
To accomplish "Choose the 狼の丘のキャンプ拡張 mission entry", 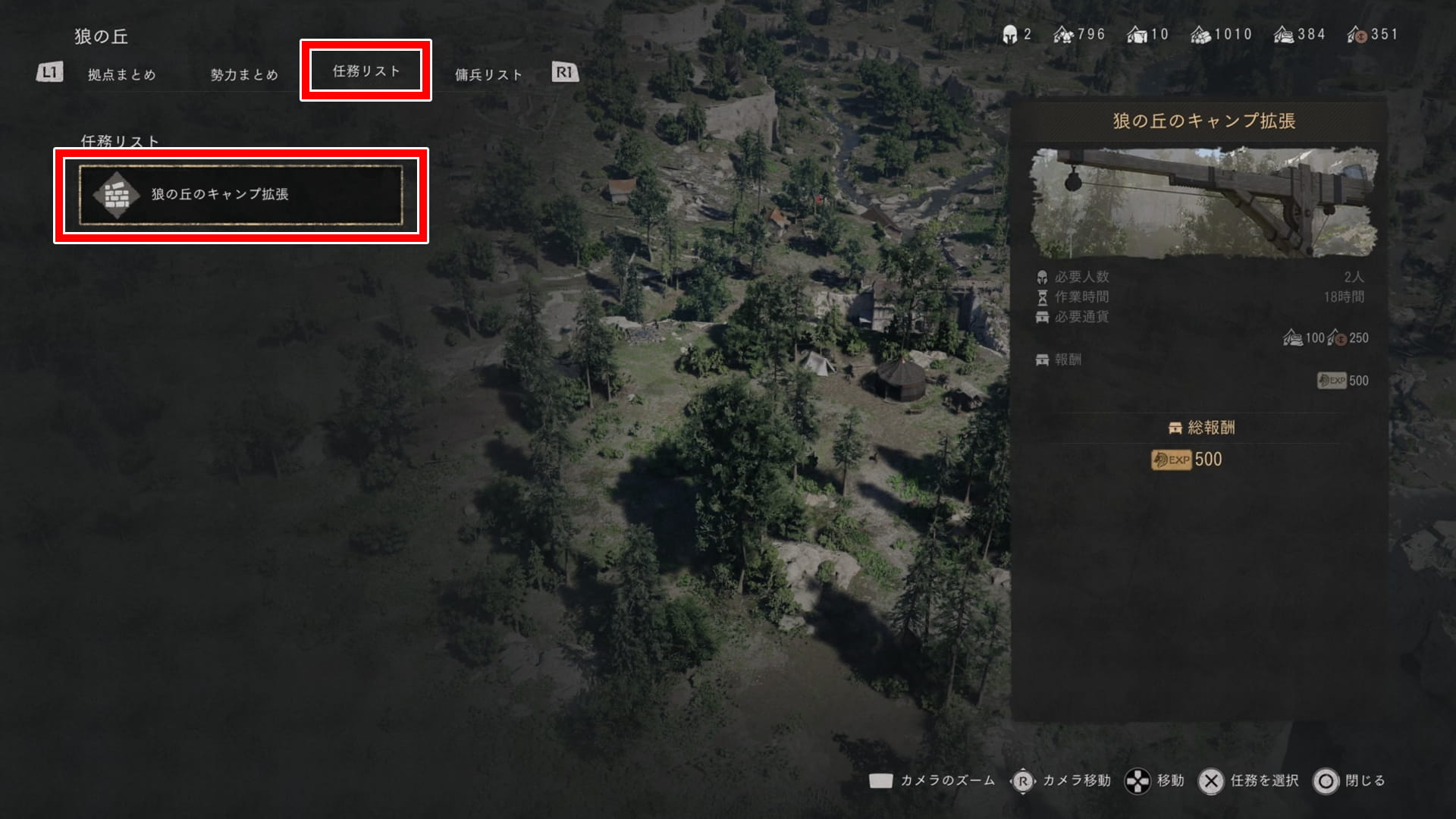I will tap(241, 195).
